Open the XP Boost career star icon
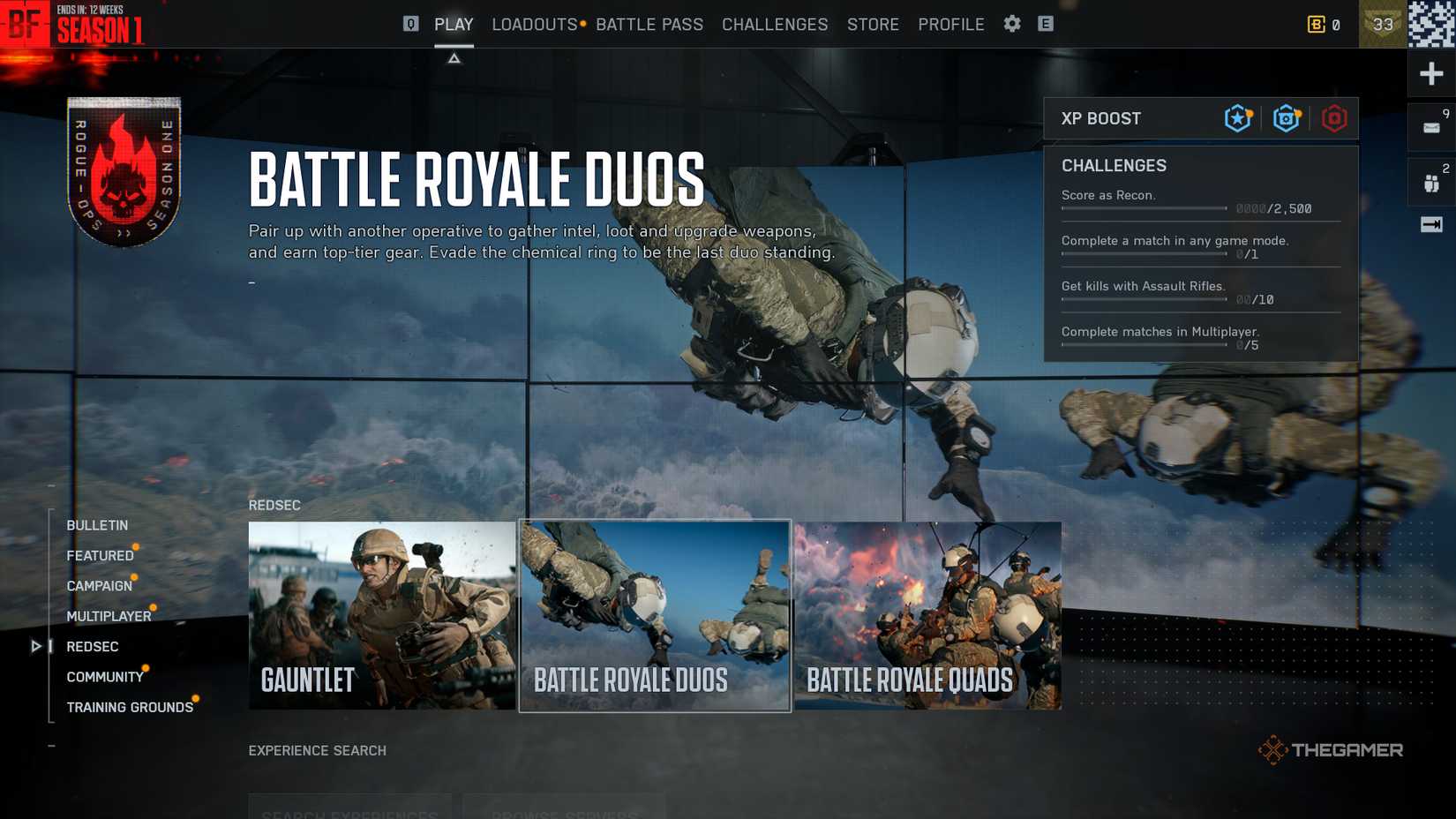Viewport: 1456px width, 819px height. point(1237,117)
